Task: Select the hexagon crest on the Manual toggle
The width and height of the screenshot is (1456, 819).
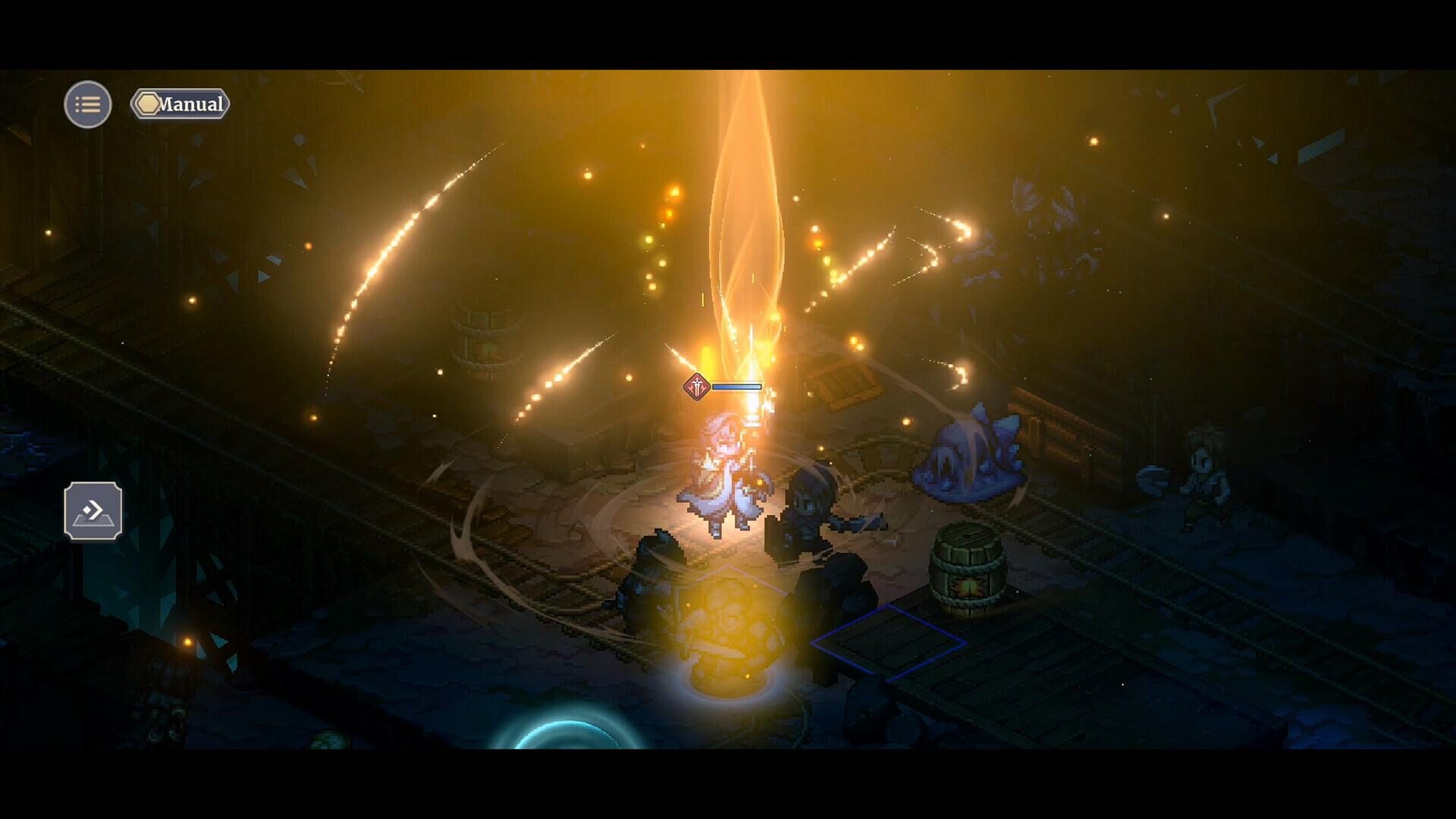Action: point(149,102)
